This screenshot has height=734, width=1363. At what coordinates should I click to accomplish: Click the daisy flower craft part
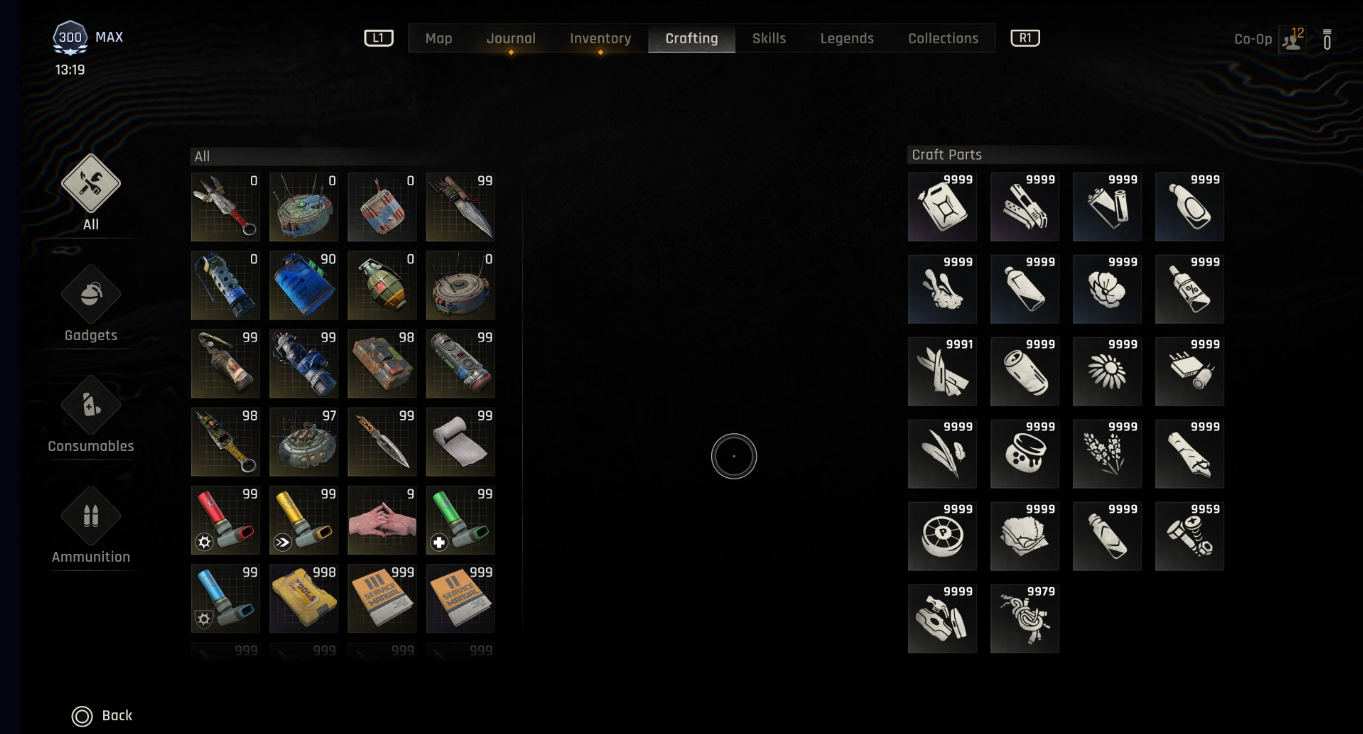pos(1107,372)
